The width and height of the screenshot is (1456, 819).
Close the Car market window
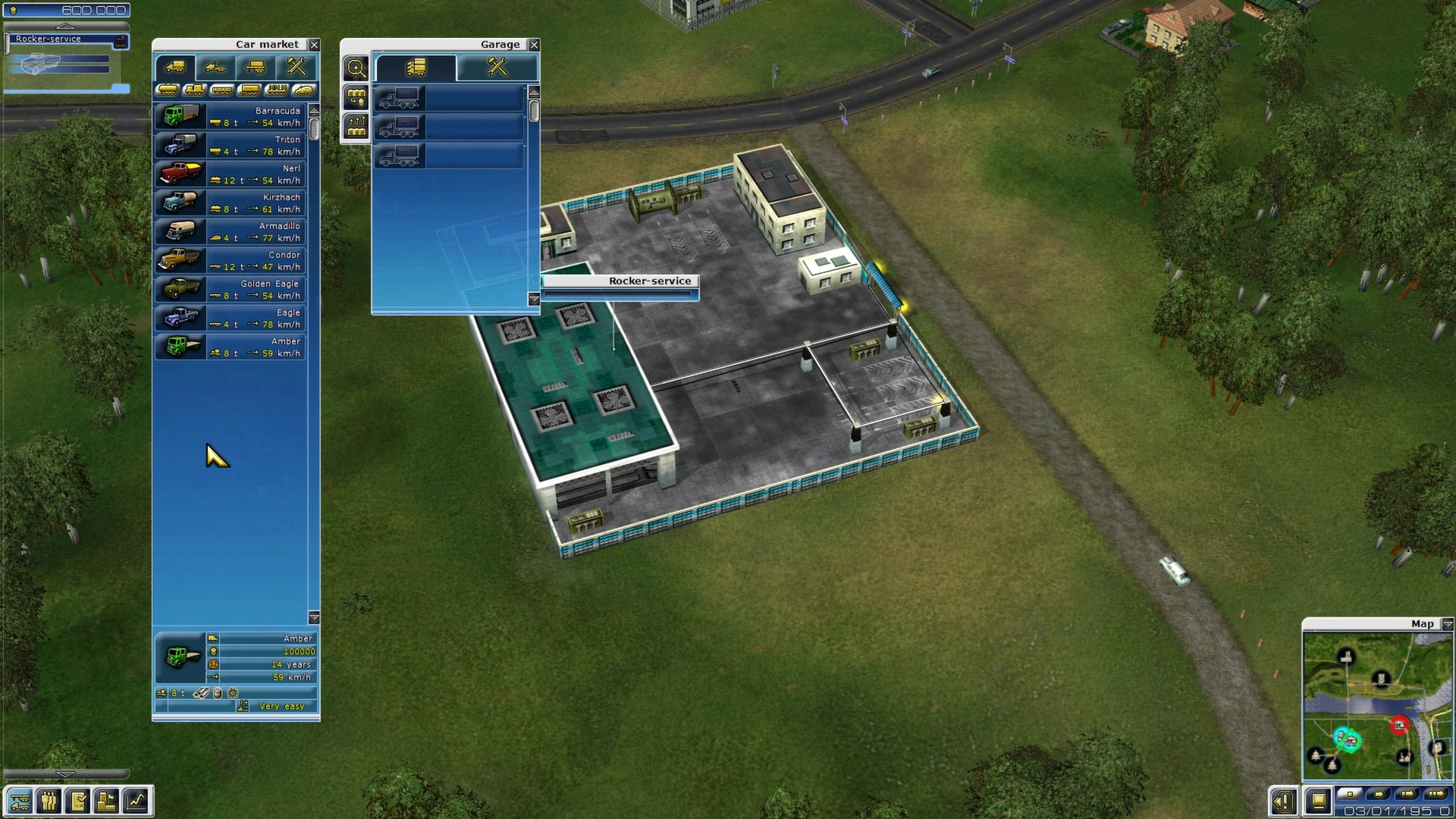pyautogui.click(x=314, y=45)
